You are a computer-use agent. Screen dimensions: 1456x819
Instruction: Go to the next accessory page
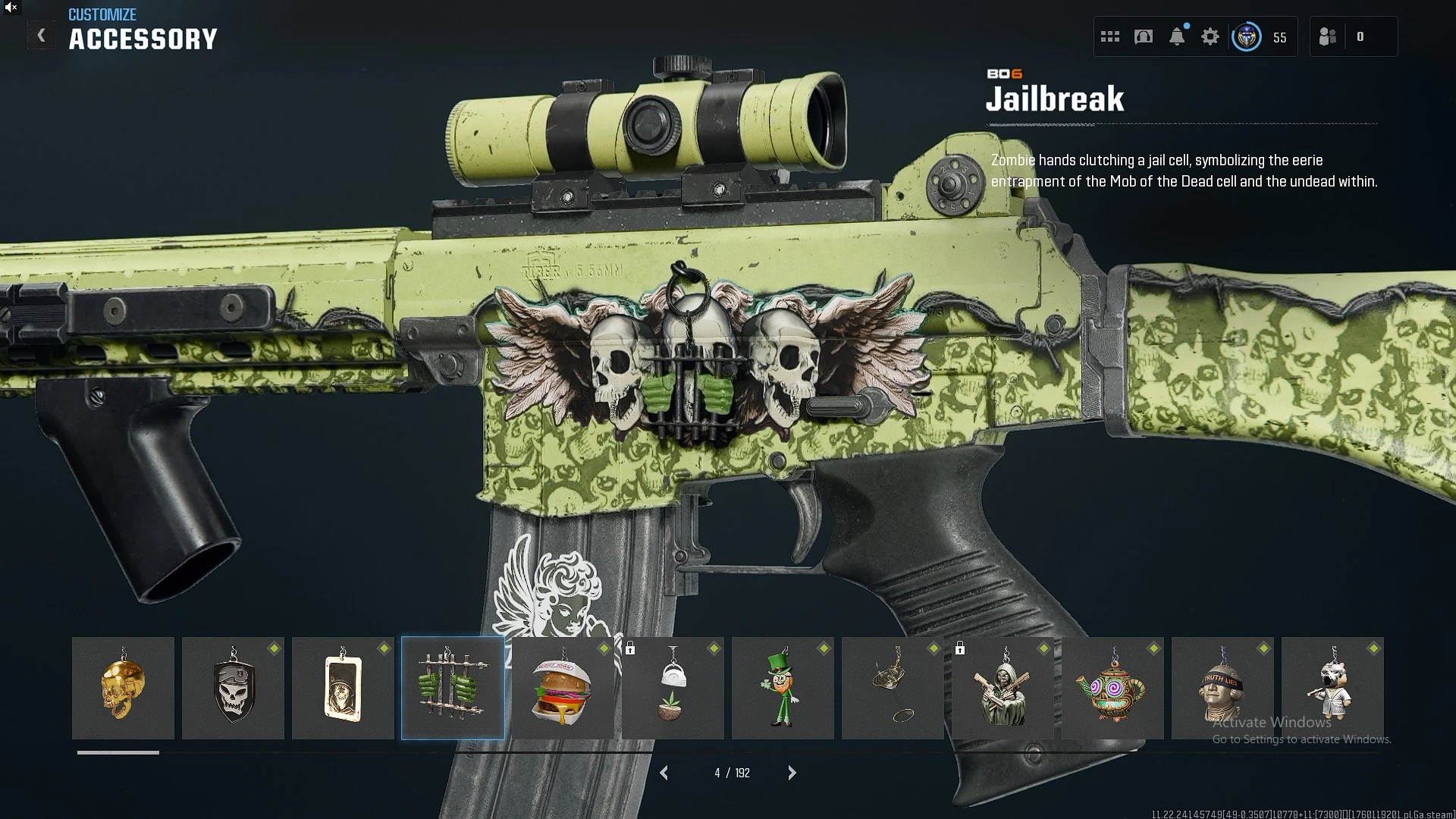792,773
